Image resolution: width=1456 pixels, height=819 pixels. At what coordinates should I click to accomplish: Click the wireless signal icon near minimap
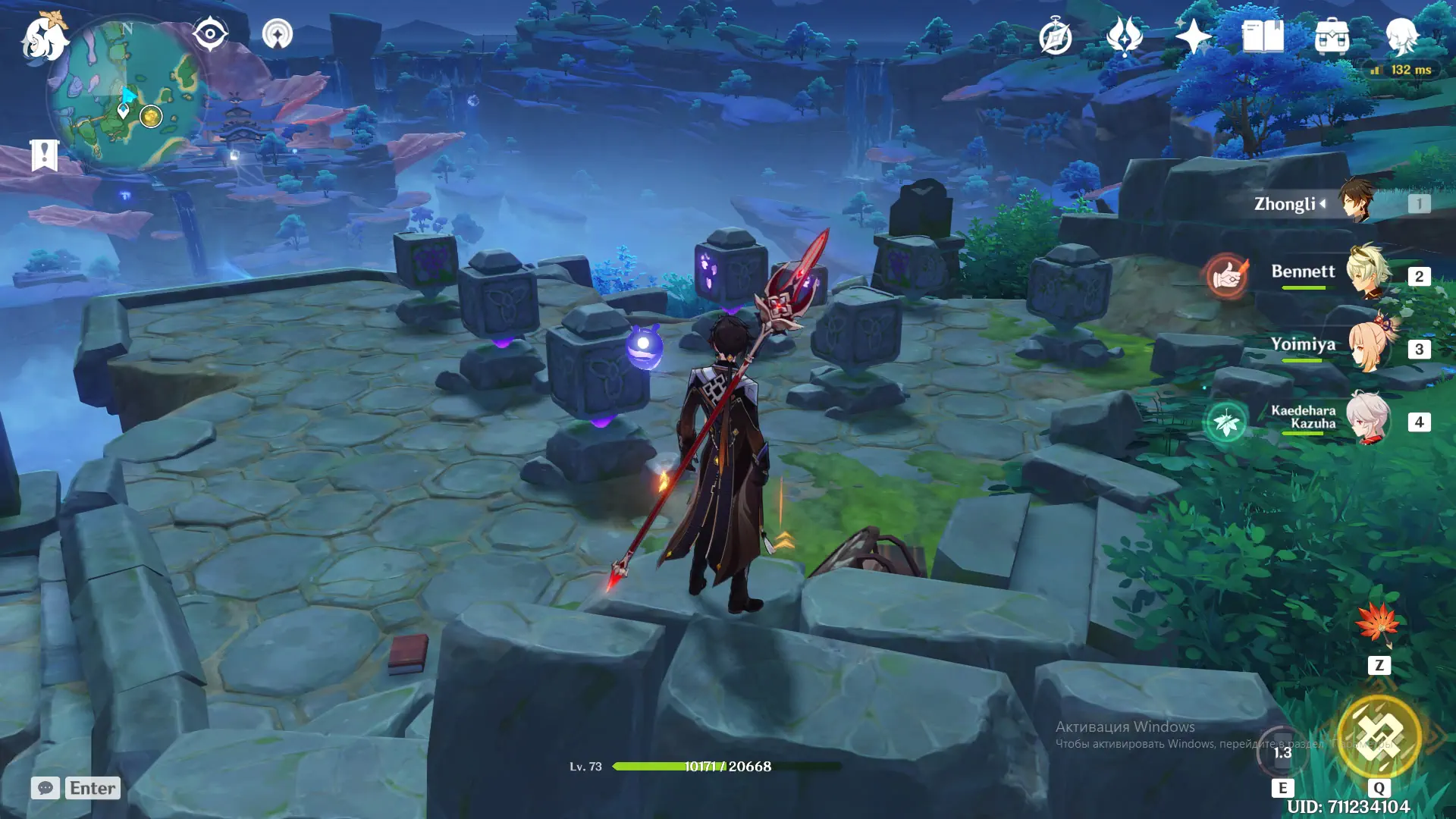click(x=278, y=34)
